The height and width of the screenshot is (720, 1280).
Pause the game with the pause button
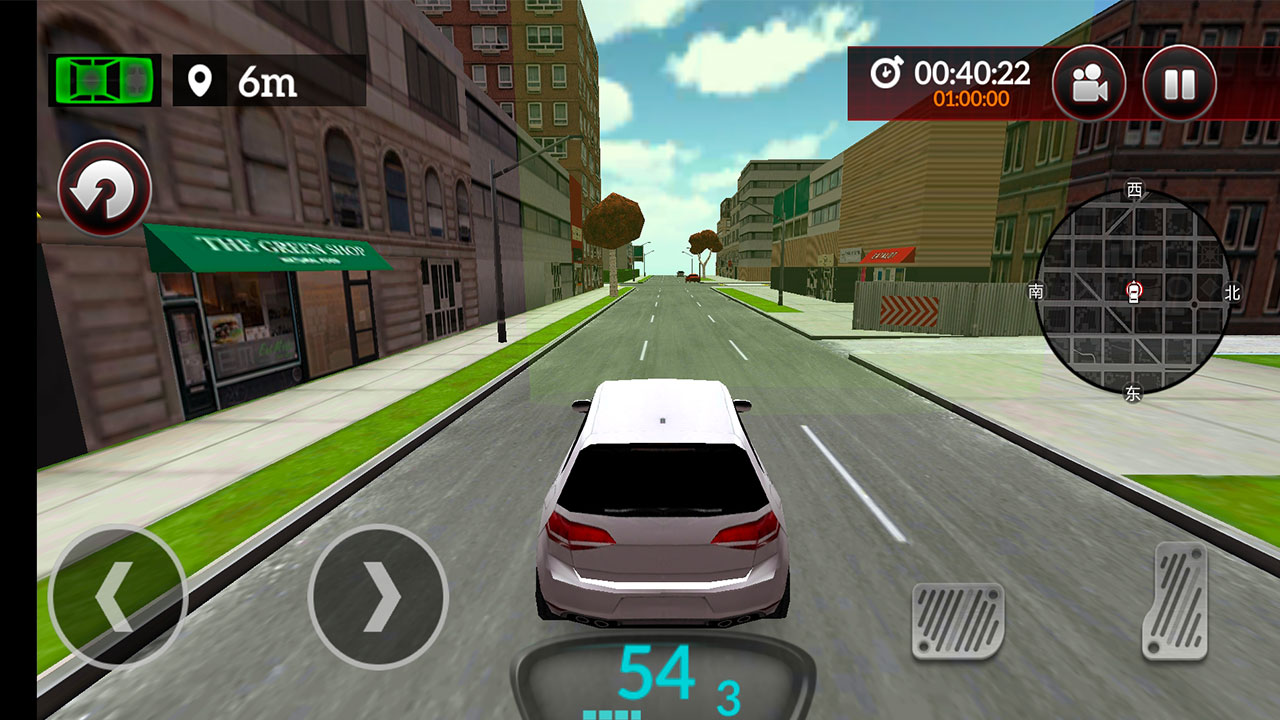(1179, 84)
